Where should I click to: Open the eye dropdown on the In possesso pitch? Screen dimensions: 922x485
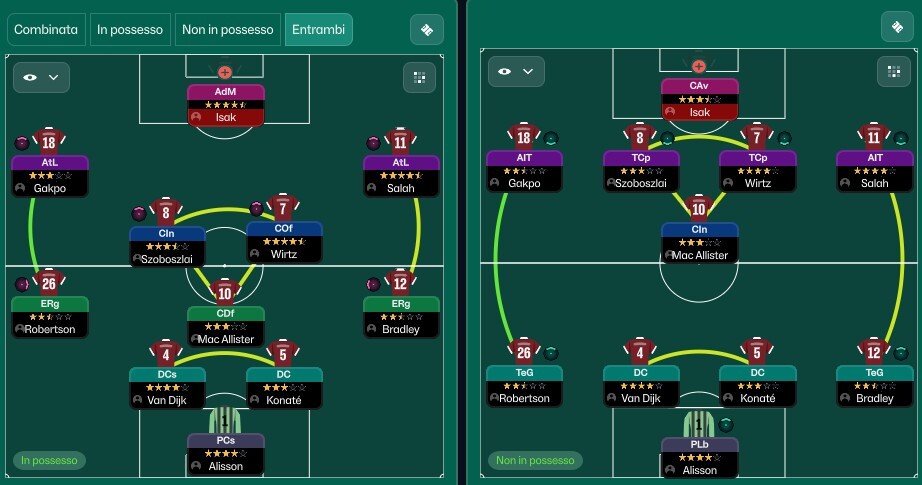click(x=40, y=76)
